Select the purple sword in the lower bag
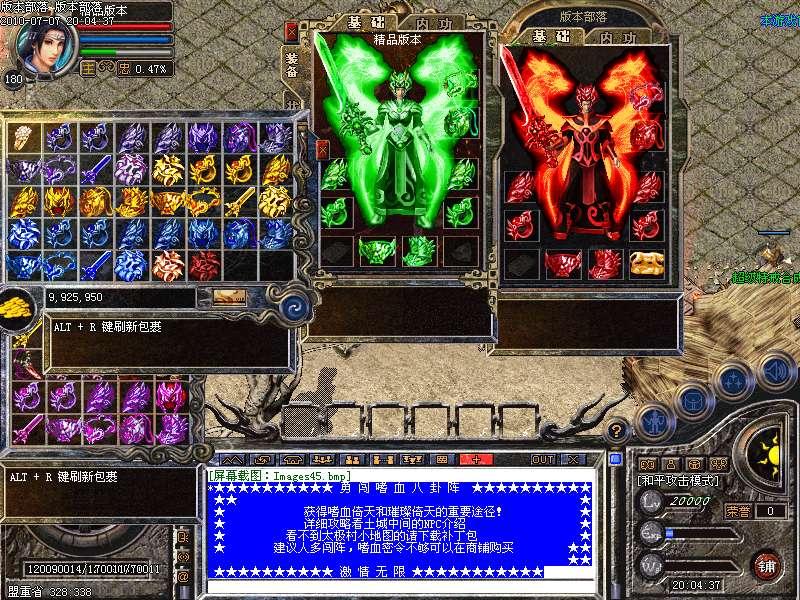The width and height of the screenshot is (800, 600). pos(27,428)
